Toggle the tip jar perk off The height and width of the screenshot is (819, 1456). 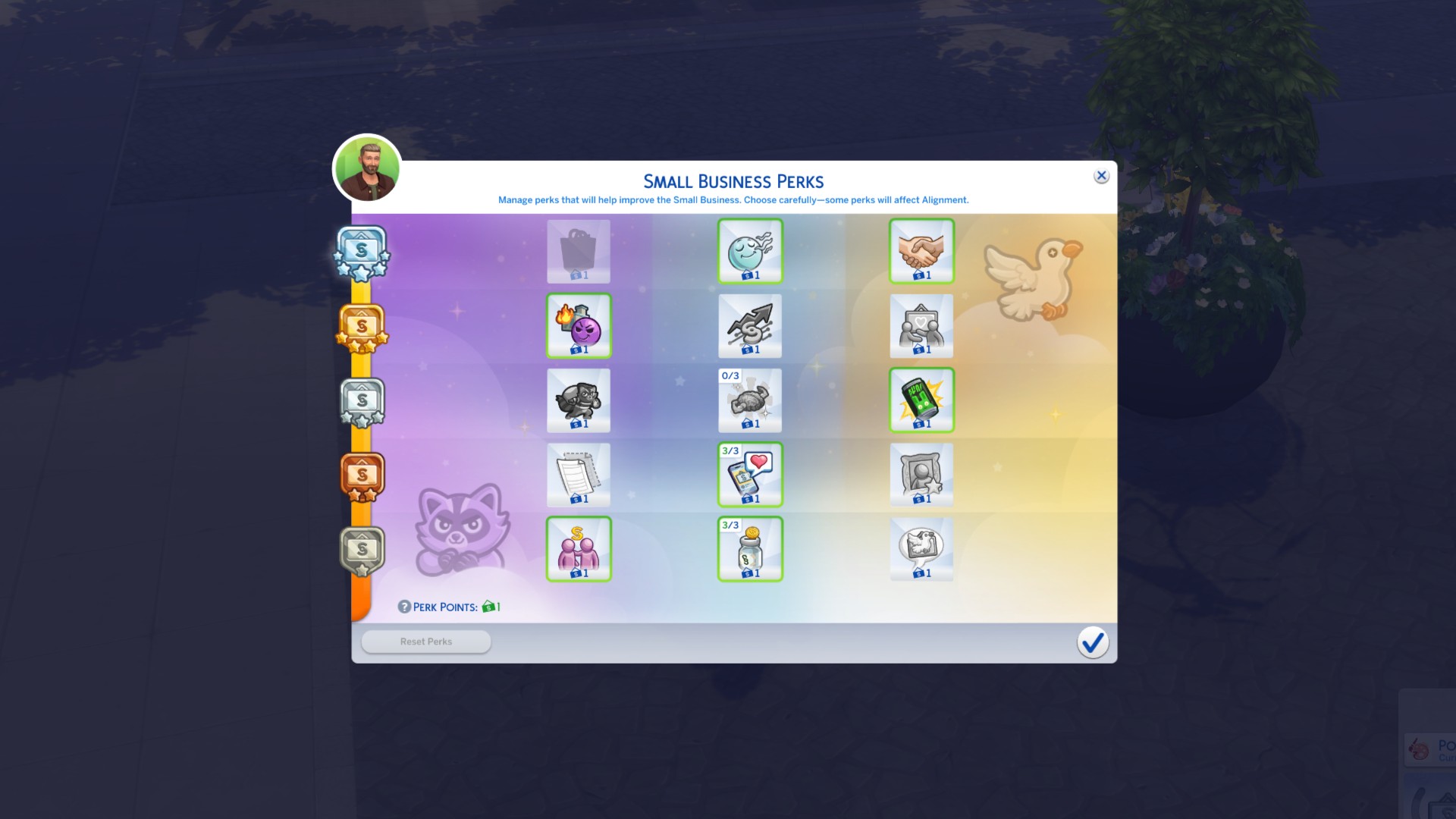pos(749,549)
